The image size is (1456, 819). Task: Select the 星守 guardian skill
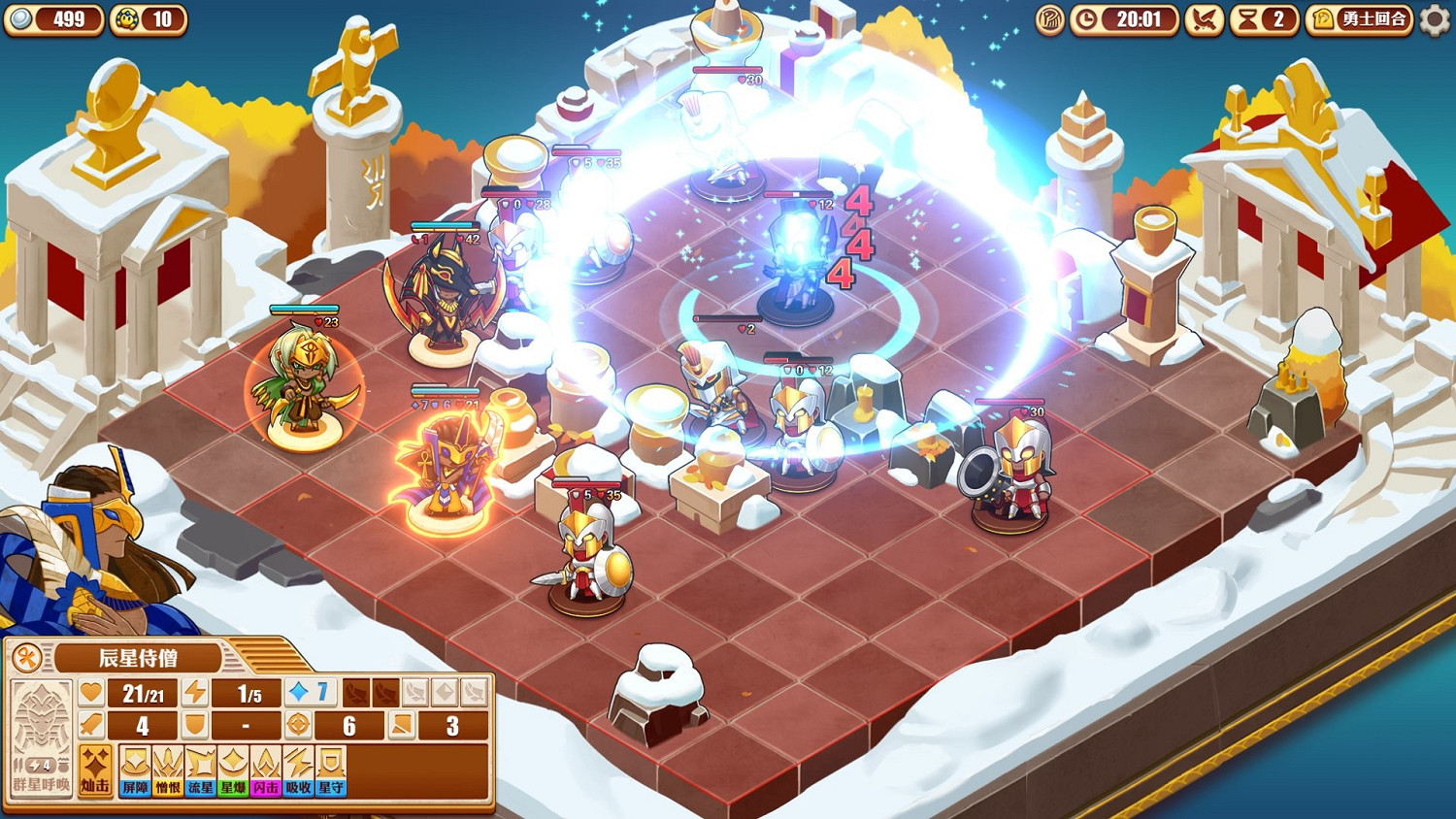coord(333,770)
